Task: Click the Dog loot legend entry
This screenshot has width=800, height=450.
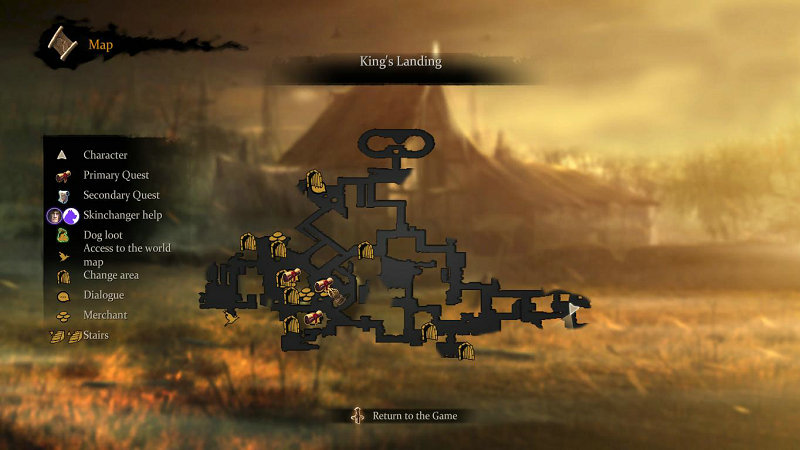Action: [x=104, y=235]
